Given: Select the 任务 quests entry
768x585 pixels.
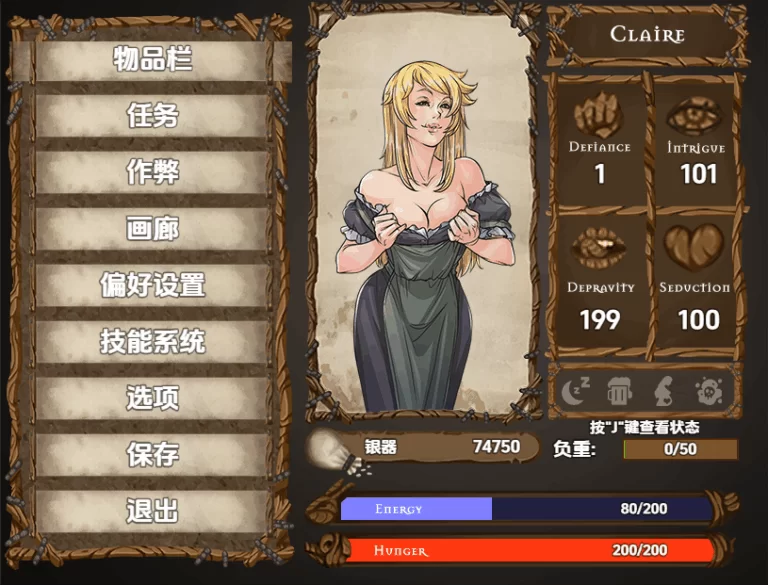Looking at the screenshot, I should [153, 116].
